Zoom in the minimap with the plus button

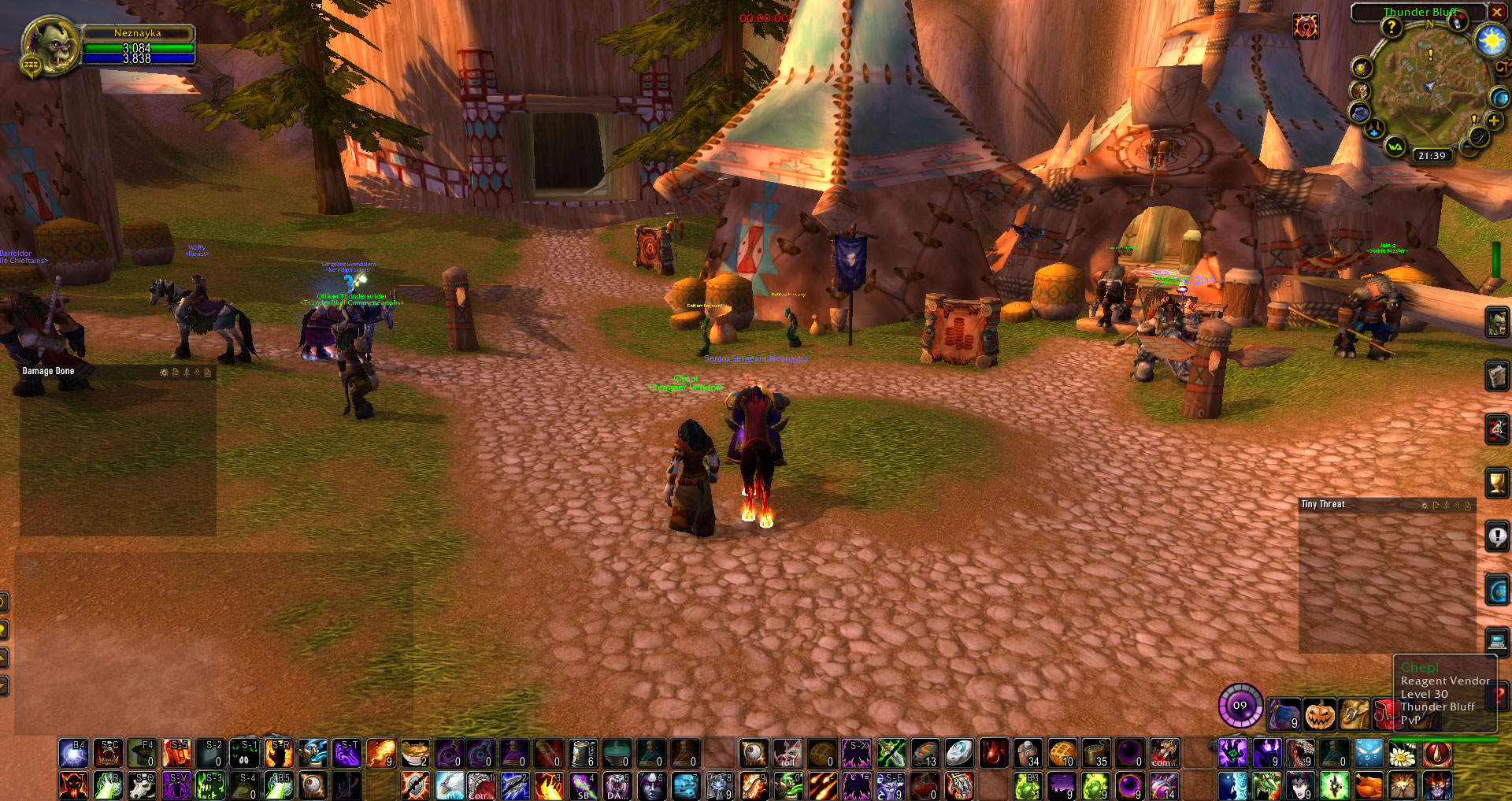[x=1493, y=121]
